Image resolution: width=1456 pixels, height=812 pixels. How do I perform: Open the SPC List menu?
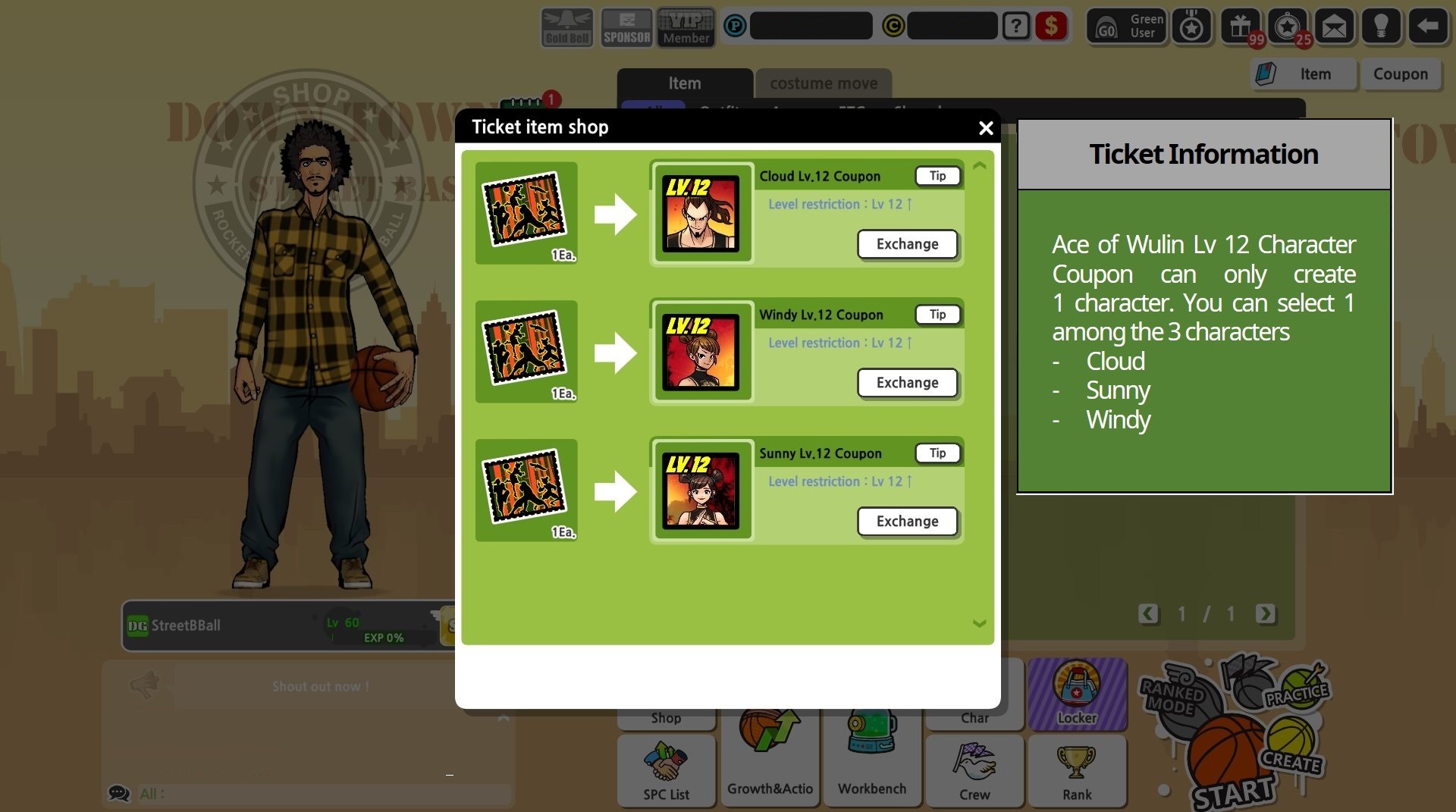pos(666,772)
